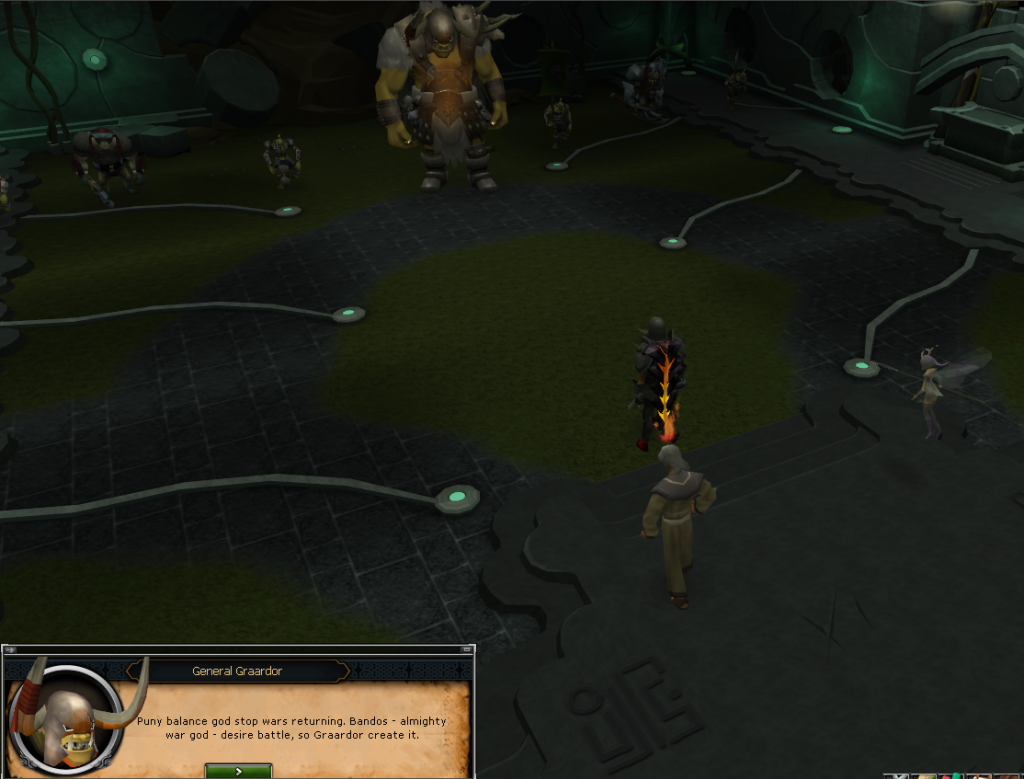Viewport: 1024px width, 779px height.
Task: Continue General Graardor's dialogue with the green arrow button
Action: tap(238, 771)
